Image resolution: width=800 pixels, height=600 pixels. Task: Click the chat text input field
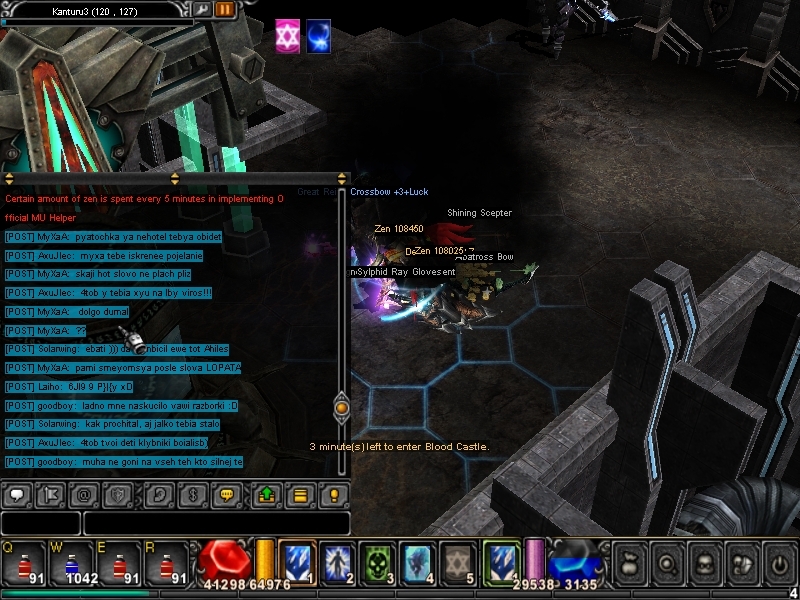point(216,523)
